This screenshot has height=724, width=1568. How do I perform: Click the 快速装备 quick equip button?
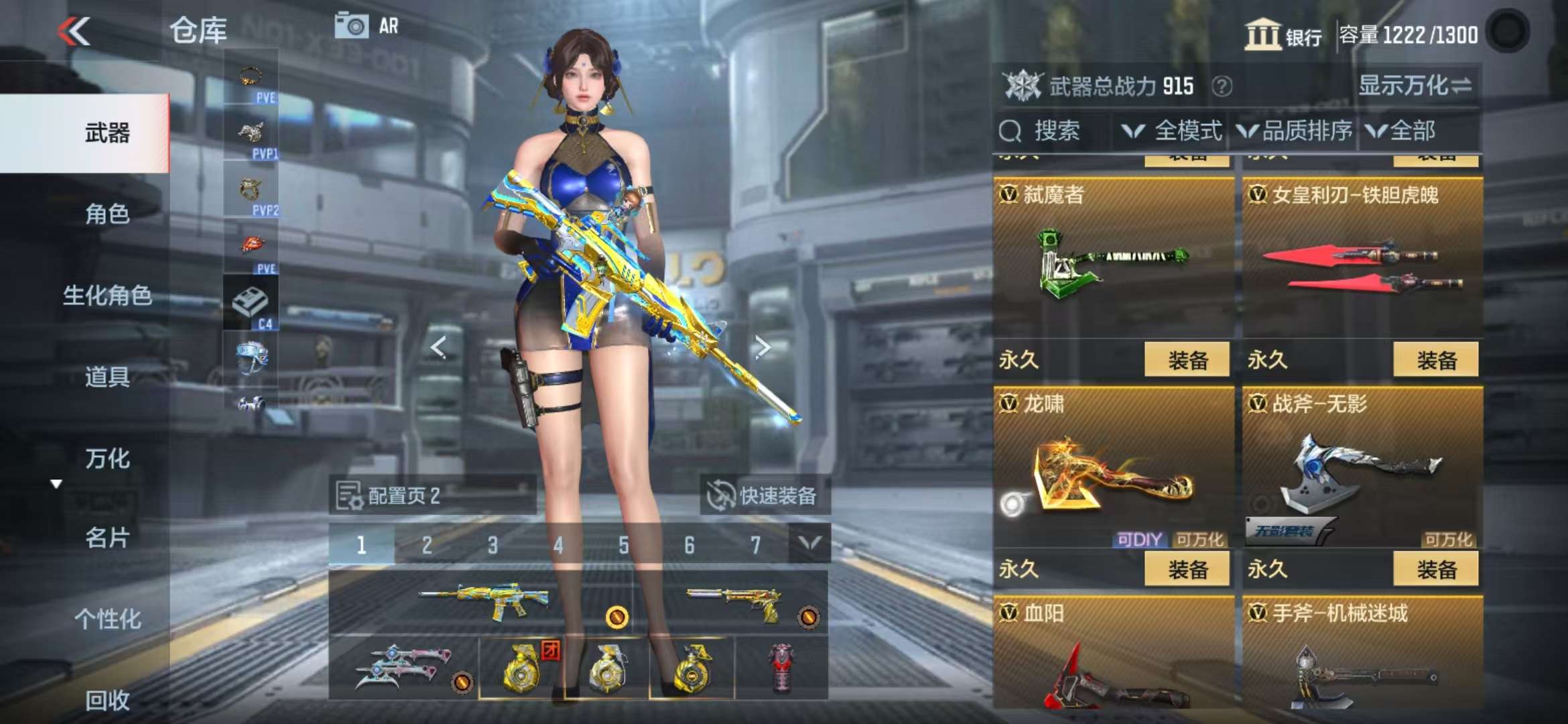764,495
